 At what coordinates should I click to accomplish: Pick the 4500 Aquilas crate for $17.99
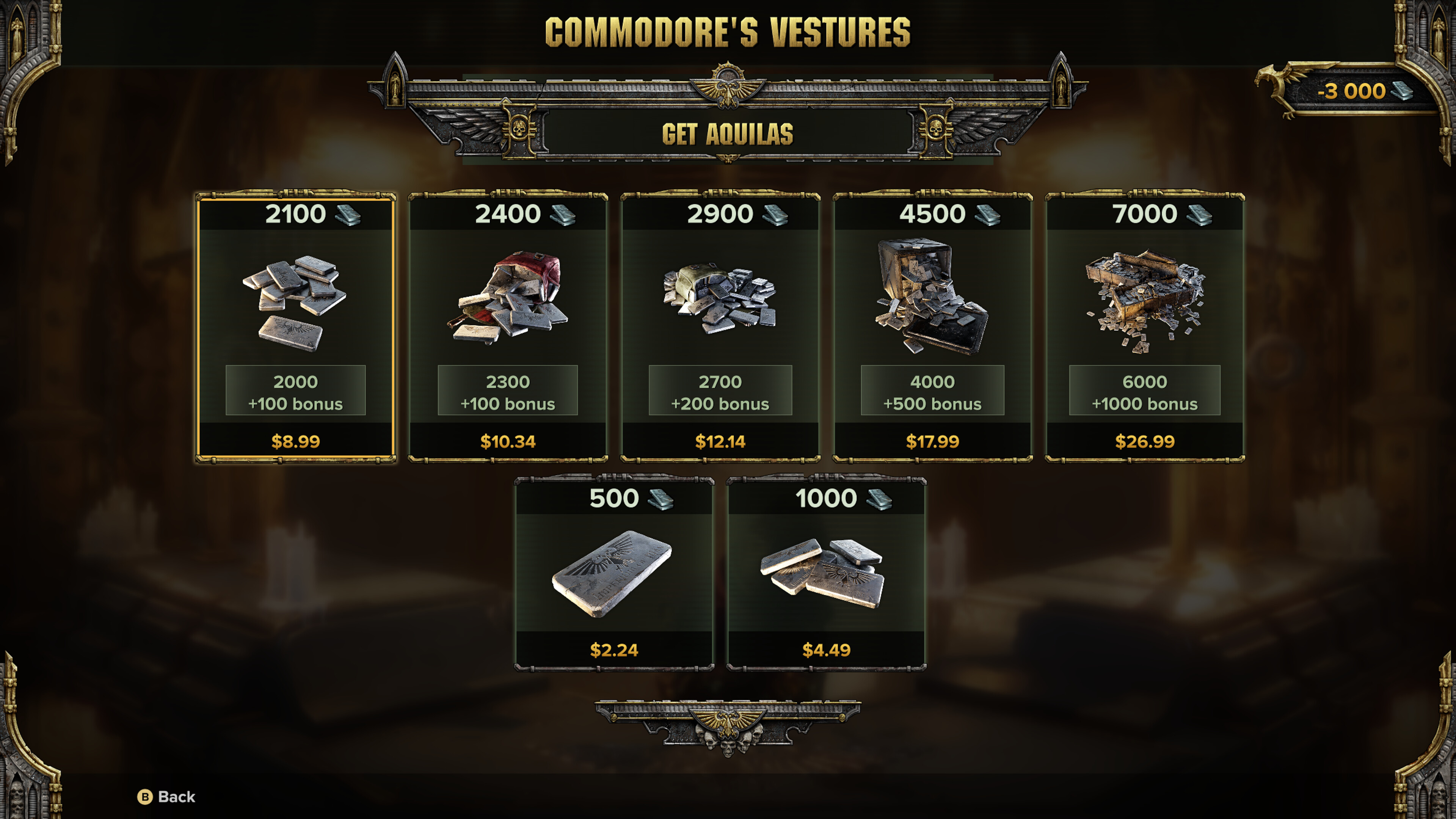[932, 328]
